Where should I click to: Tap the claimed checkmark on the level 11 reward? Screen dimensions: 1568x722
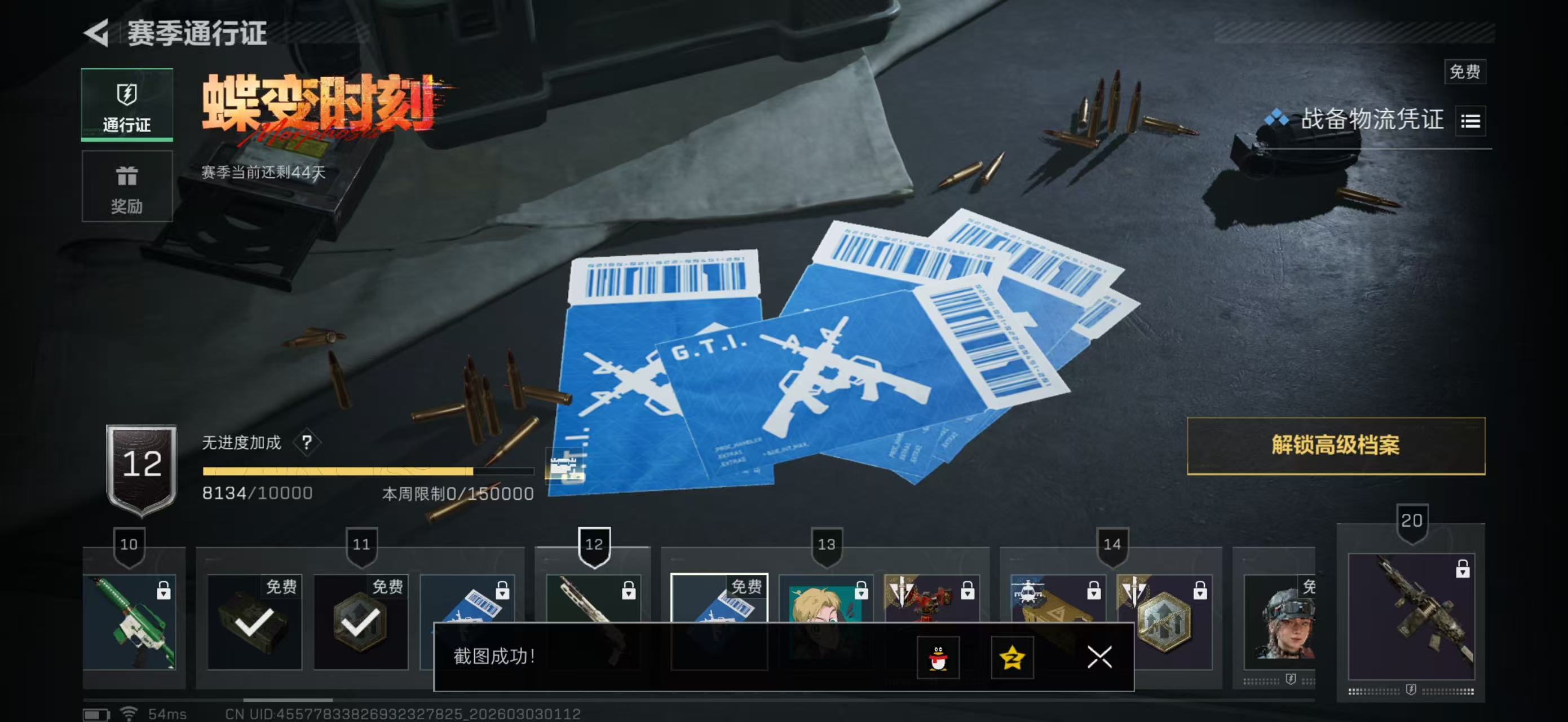tap(361, 623)
